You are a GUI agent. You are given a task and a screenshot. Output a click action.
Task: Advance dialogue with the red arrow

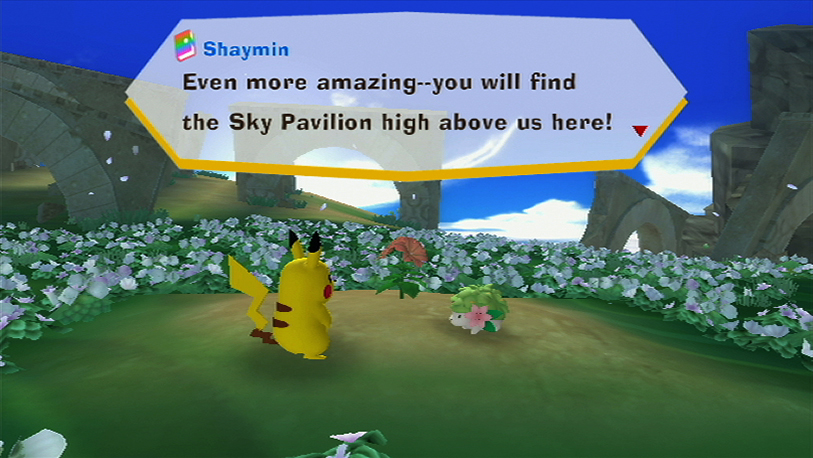[x=639, y=130]
